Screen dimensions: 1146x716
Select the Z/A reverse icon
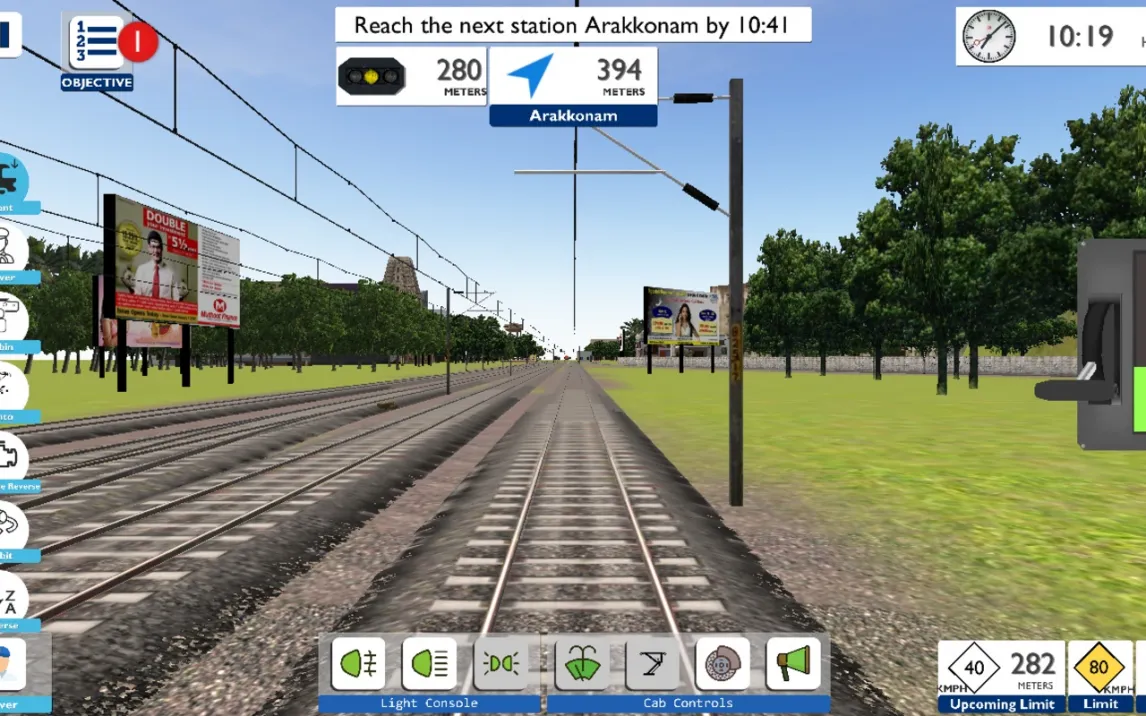10,597
